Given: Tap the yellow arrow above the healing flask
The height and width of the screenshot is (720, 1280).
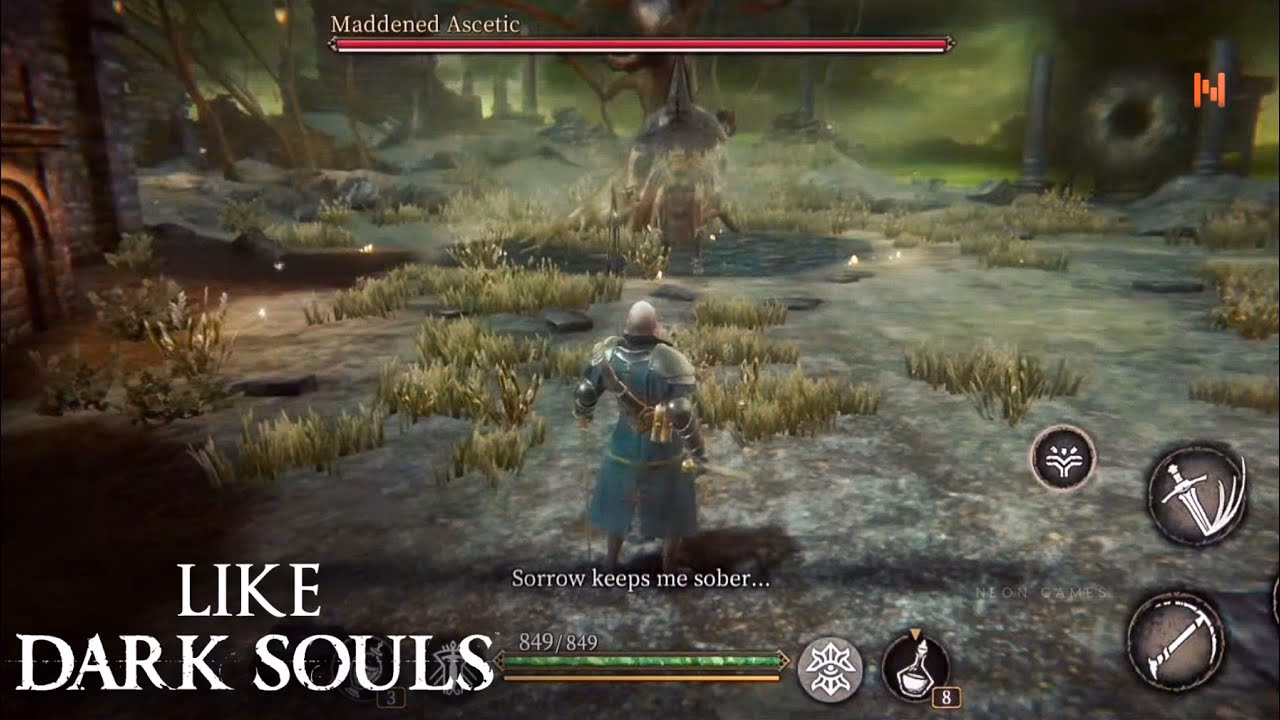Looking at the screenshot, I should click(917, 633).
